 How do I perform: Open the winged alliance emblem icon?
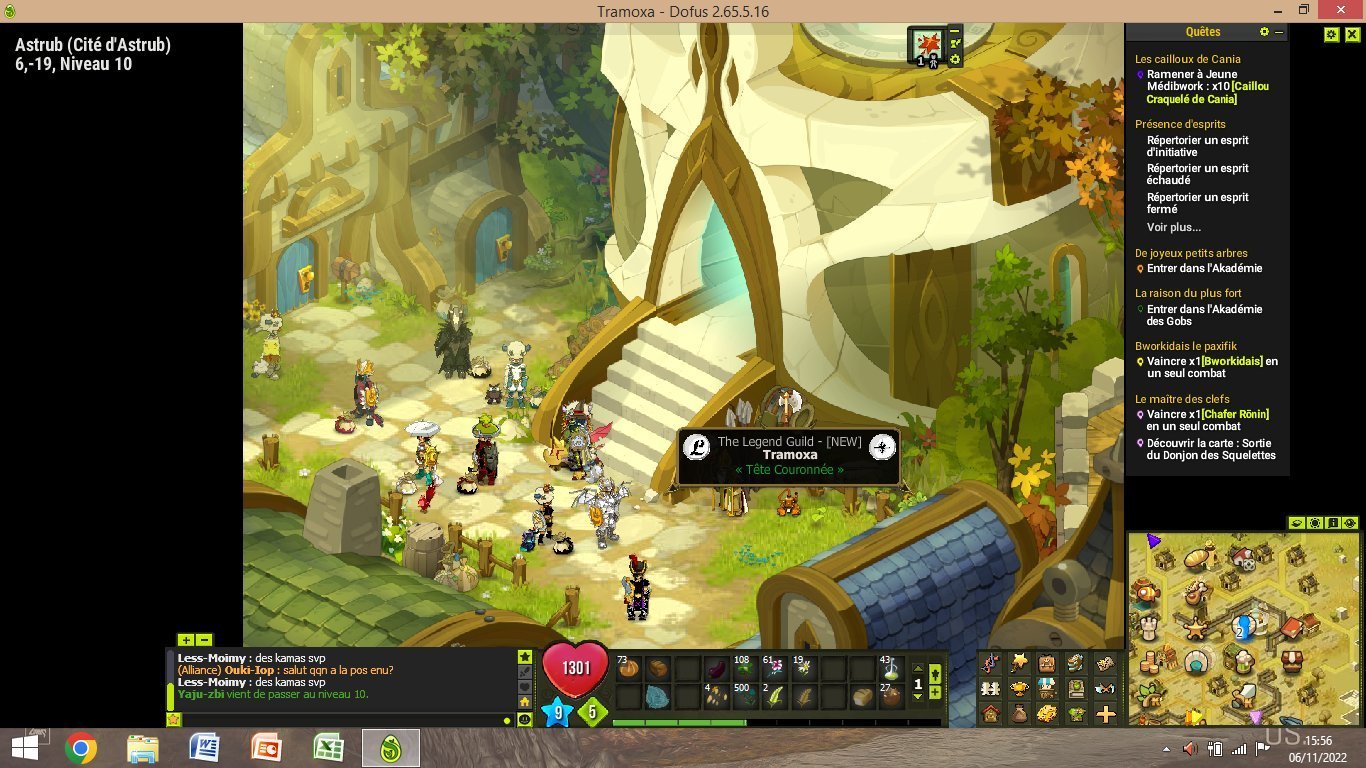click(x=1103, y=689)
